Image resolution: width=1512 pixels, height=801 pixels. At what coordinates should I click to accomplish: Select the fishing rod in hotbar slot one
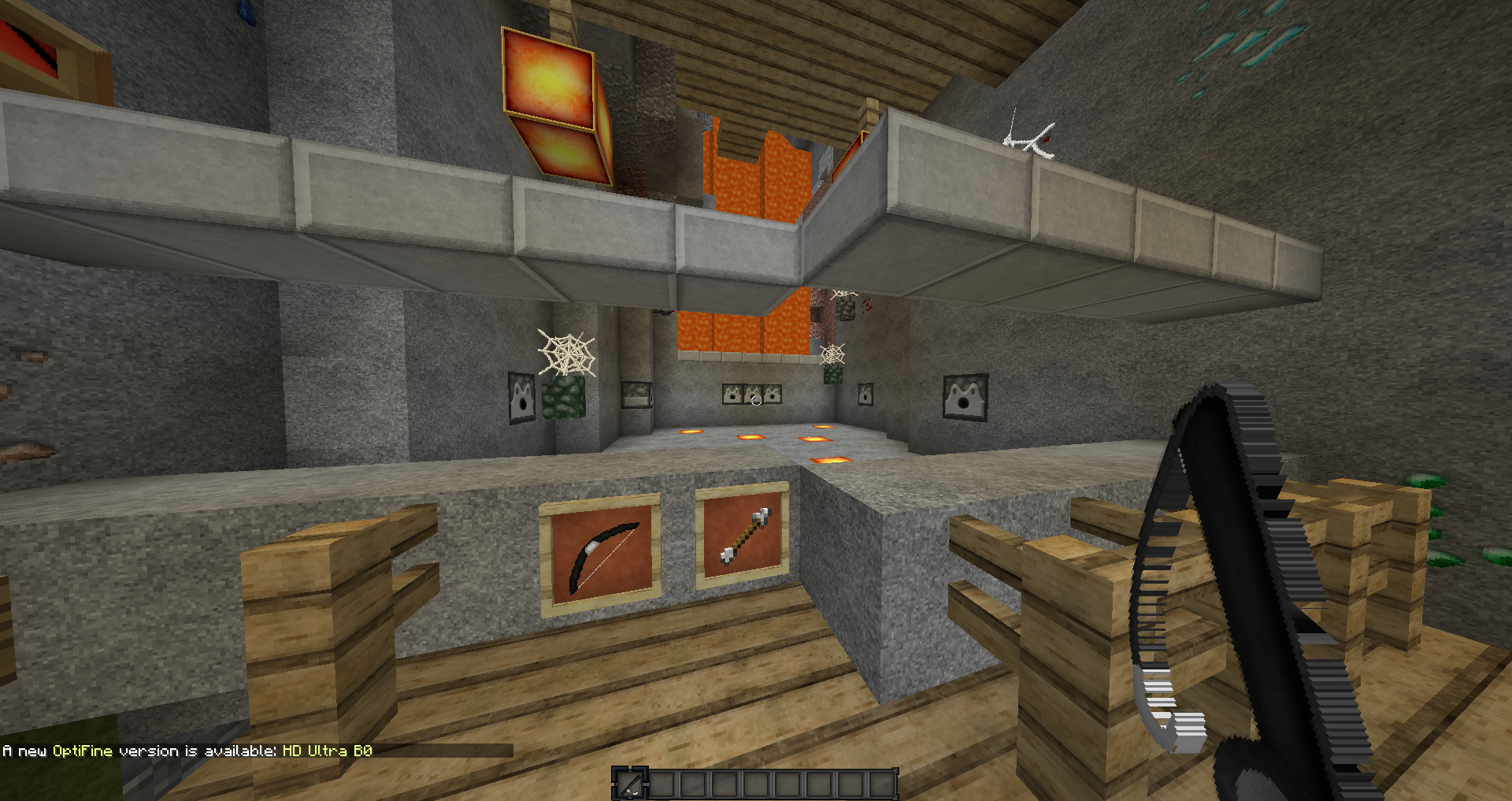point(629,783)
